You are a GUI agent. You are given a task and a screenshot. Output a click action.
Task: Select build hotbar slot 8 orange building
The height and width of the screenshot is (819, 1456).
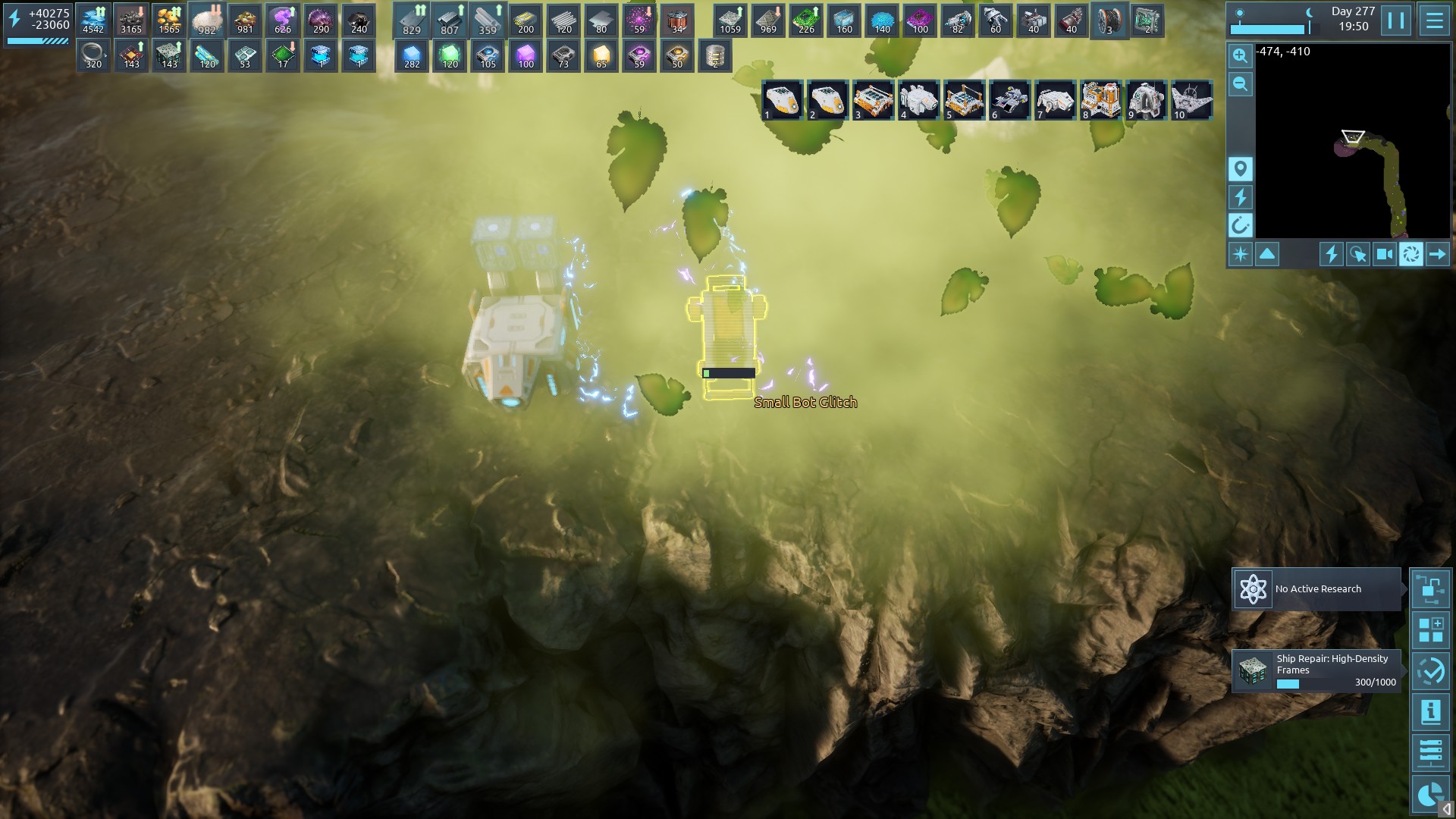(x=1100, y=100)
